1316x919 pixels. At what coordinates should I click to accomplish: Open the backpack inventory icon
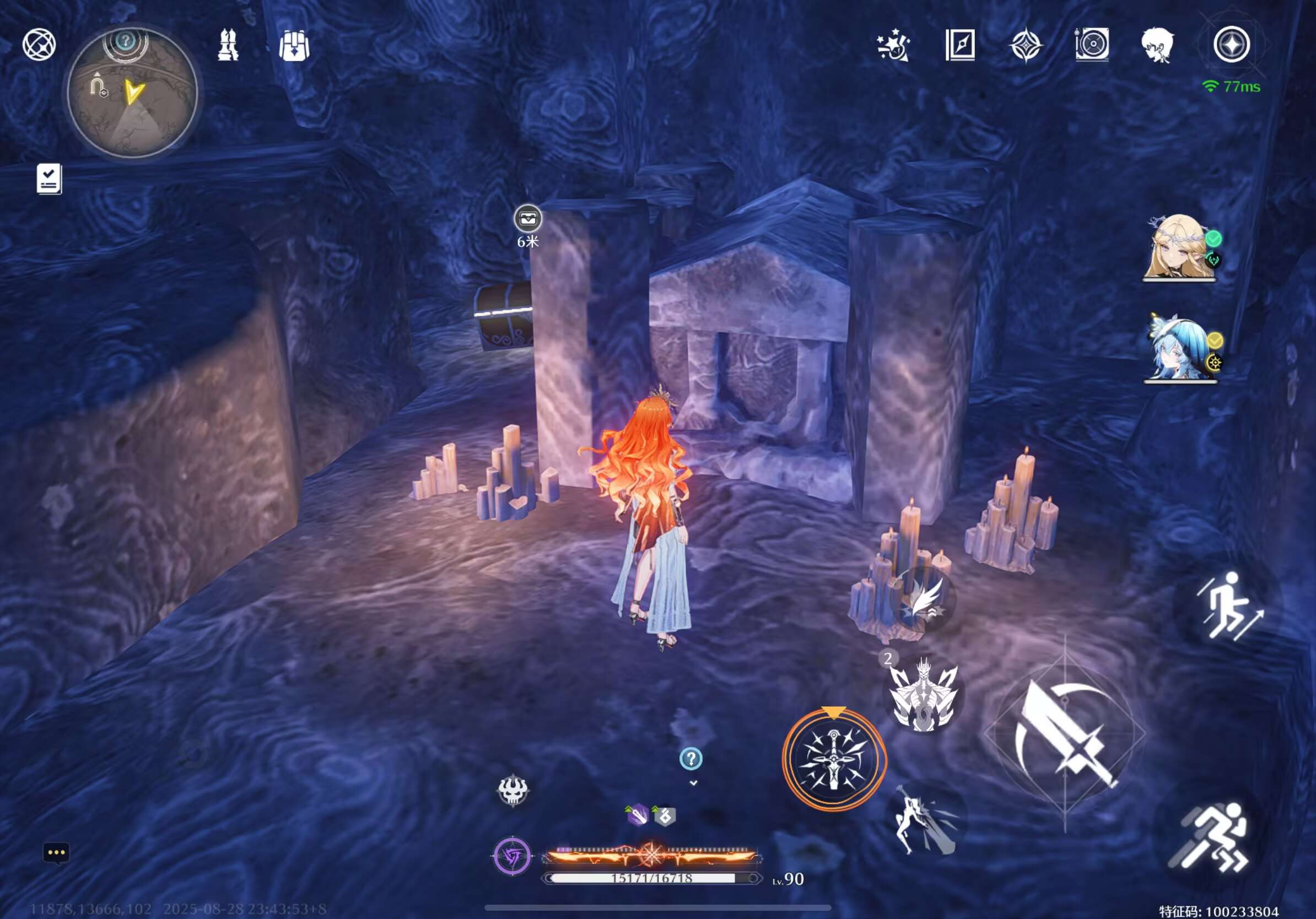[294, 45]
